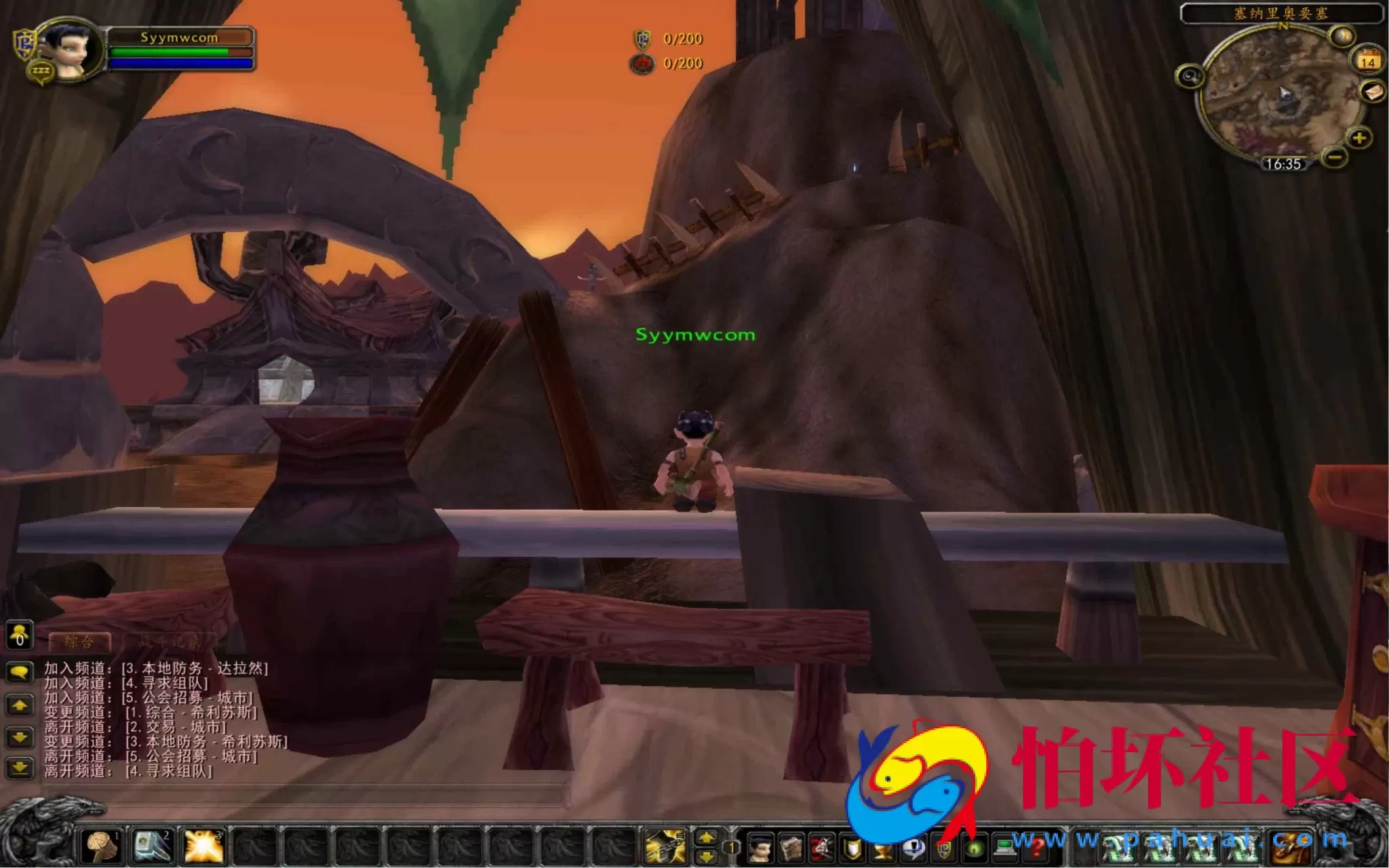Click the computer screen icon in the micro menu

tap(1004, 848)
